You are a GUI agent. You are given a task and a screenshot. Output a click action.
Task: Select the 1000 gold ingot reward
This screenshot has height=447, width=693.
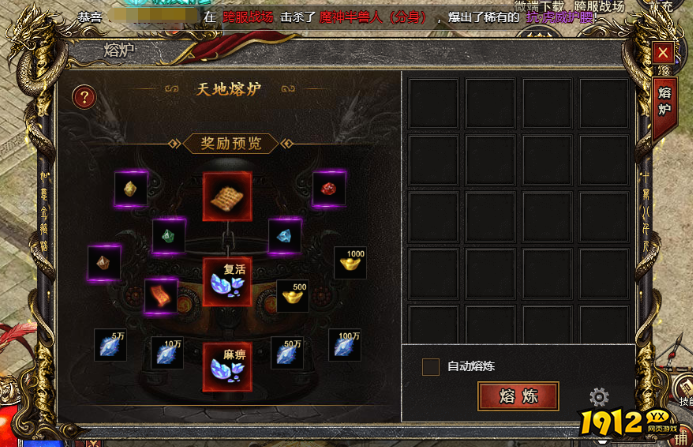point(350,263)
